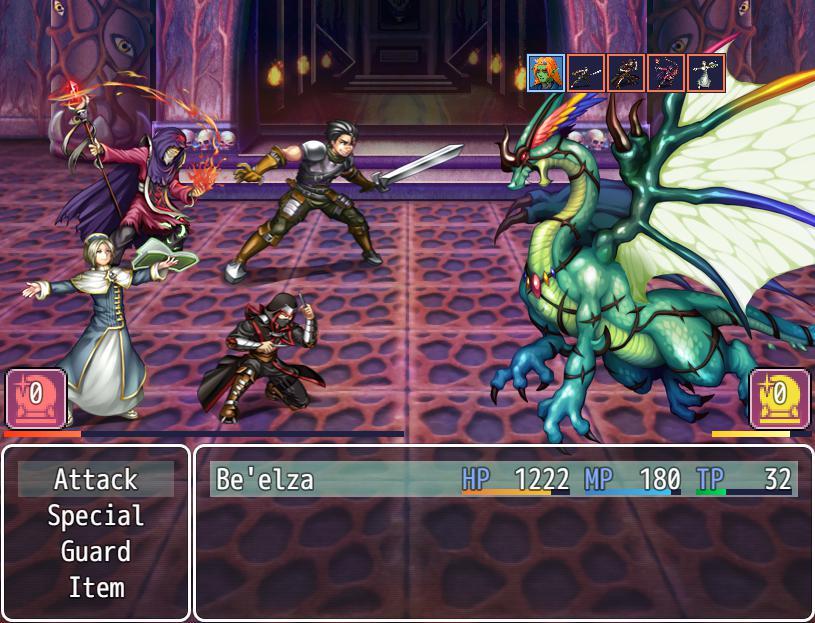Click the white-robed priestess turn order icon

[x=706, y=73]
